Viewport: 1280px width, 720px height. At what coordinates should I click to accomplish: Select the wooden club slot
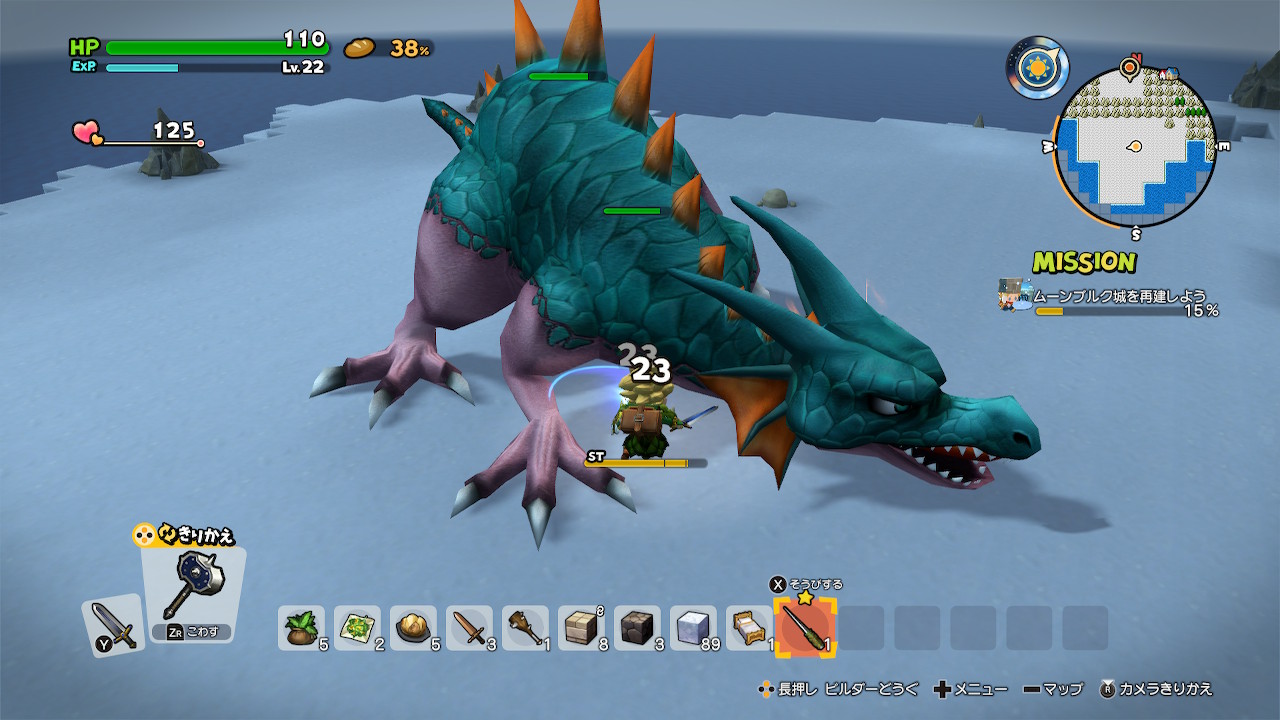click(524, 627)
